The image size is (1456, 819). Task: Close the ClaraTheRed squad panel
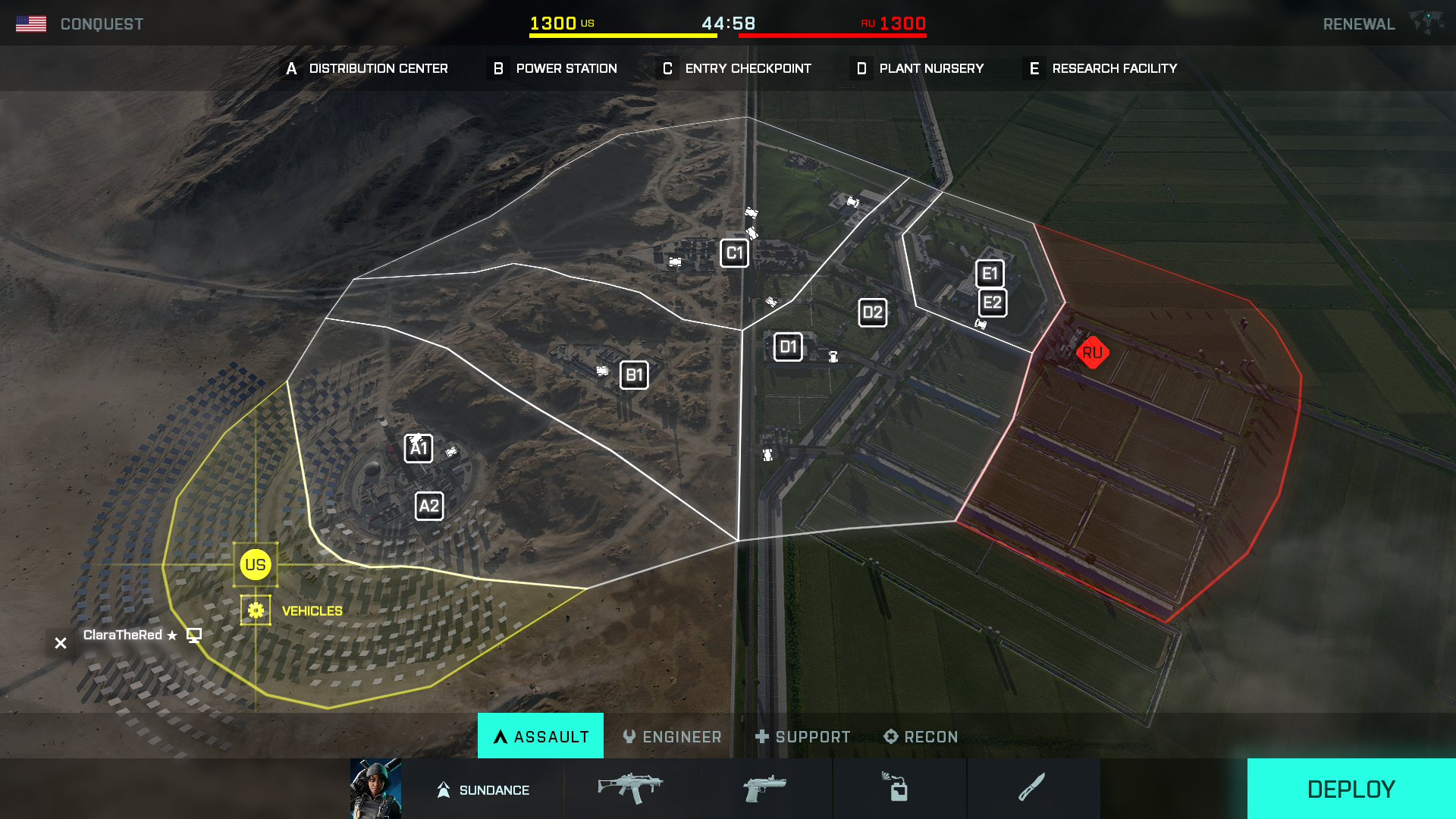click(61, 643)
